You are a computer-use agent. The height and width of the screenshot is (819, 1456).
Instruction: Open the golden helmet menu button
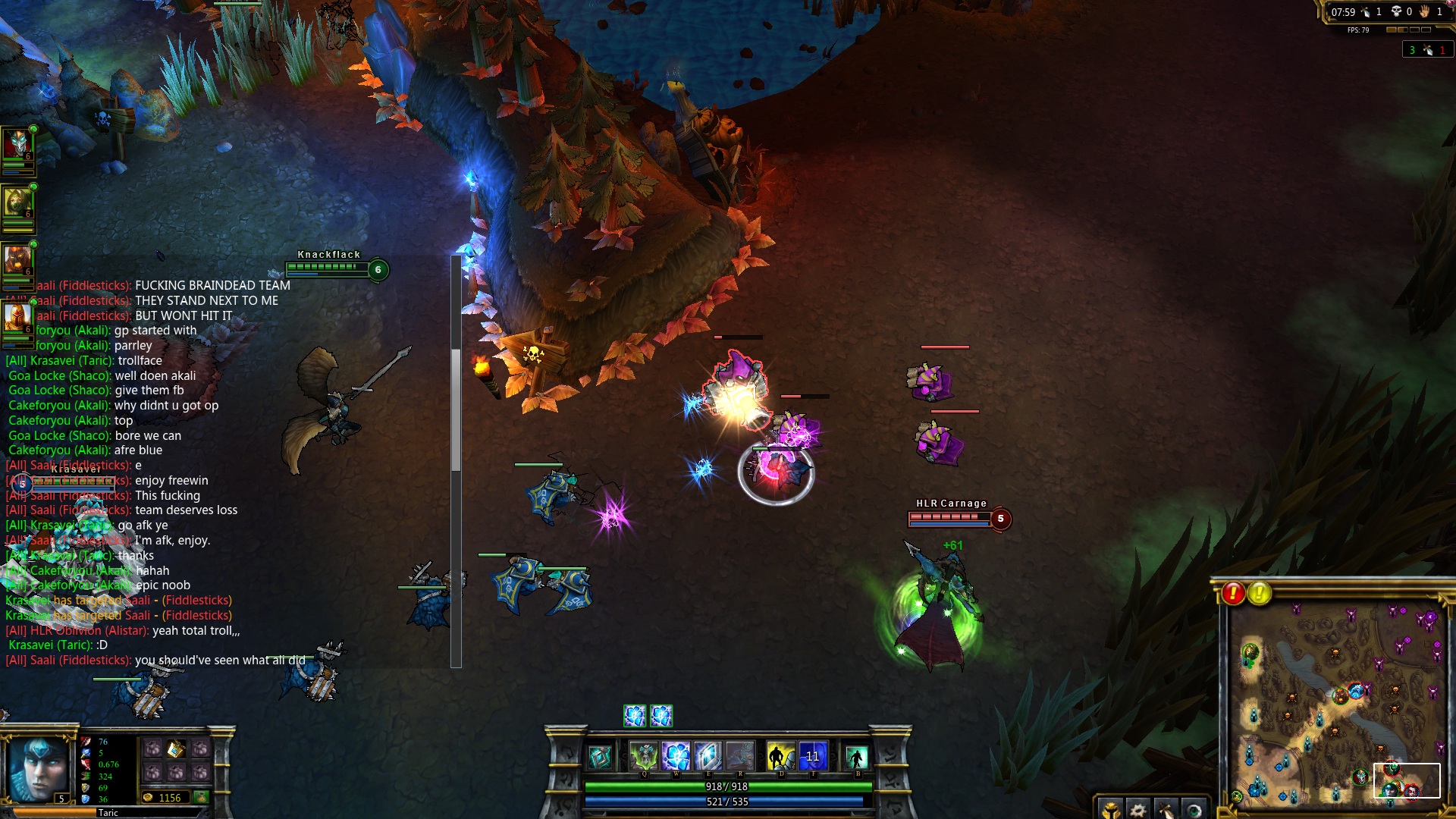(x=1110, y=810)
